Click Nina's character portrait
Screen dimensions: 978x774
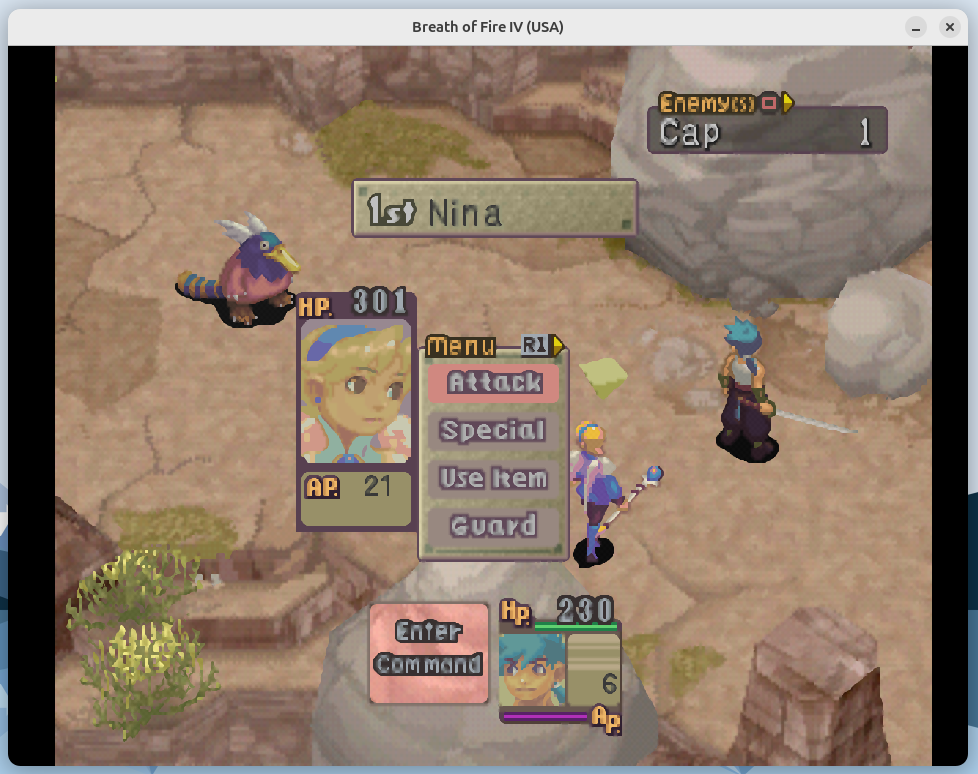[x=356, y=391]
